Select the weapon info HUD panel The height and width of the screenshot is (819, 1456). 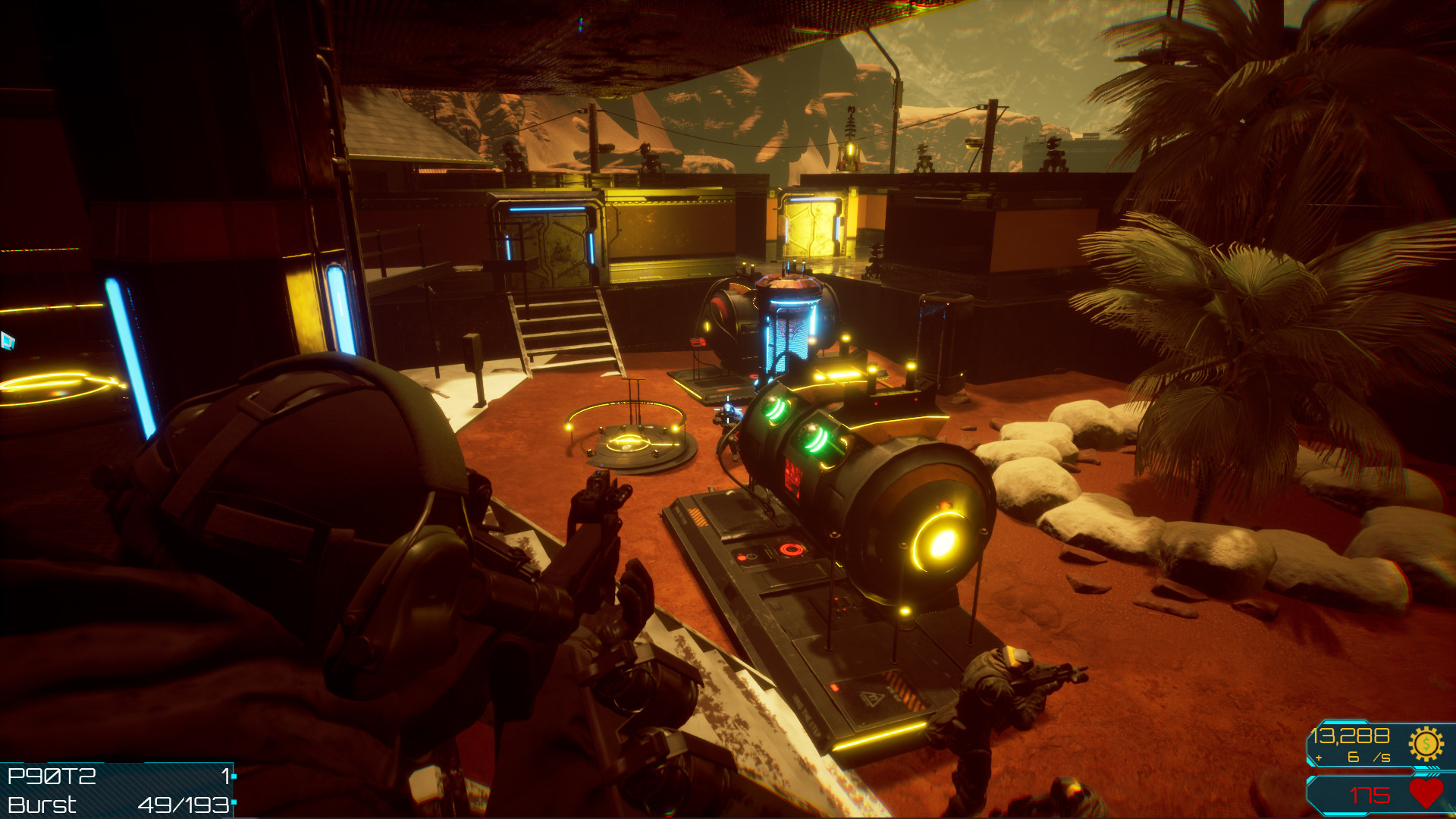click(x=118, y=789)
